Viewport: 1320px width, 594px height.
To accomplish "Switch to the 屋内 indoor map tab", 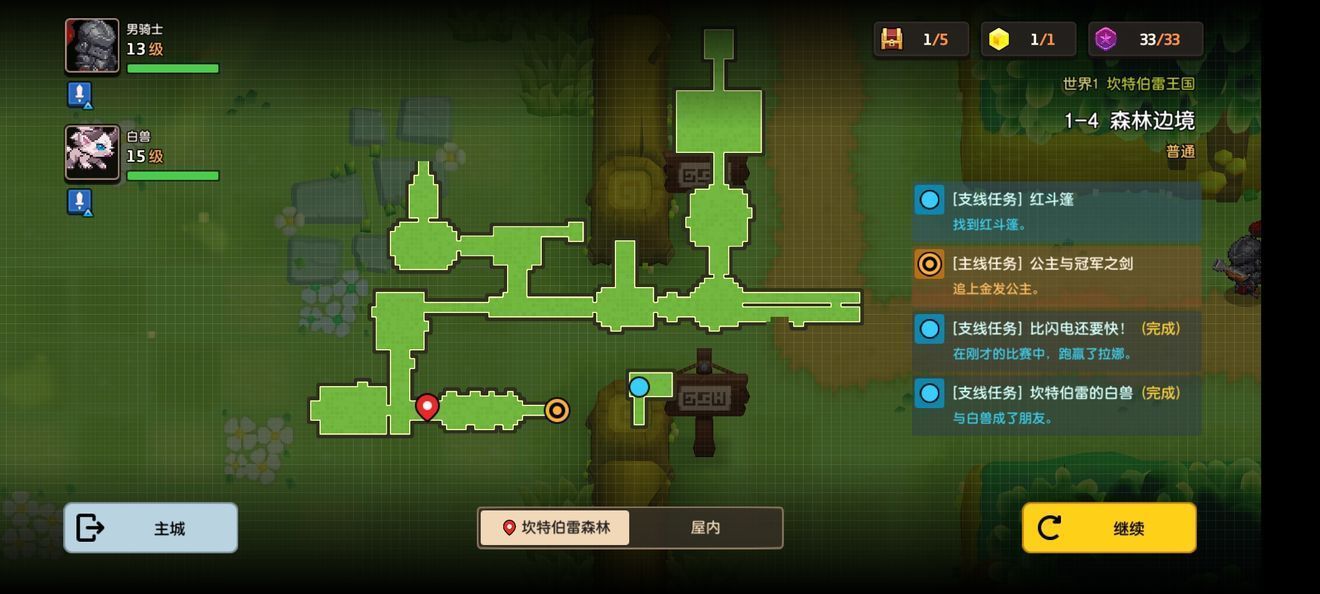I will pyautogui.click(x=705, y=527).
